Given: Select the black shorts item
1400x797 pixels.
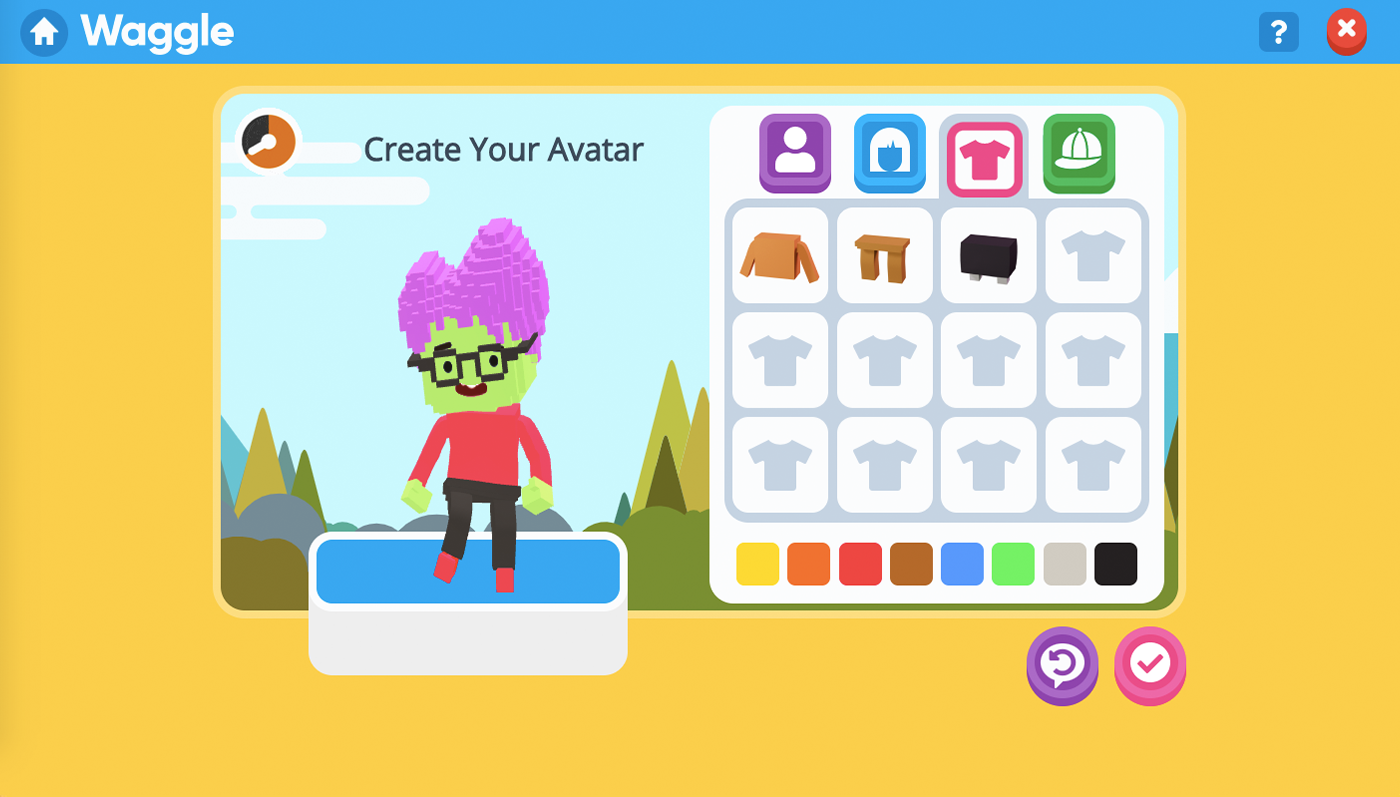Looking at the screenshot, I should click(988, 255).
